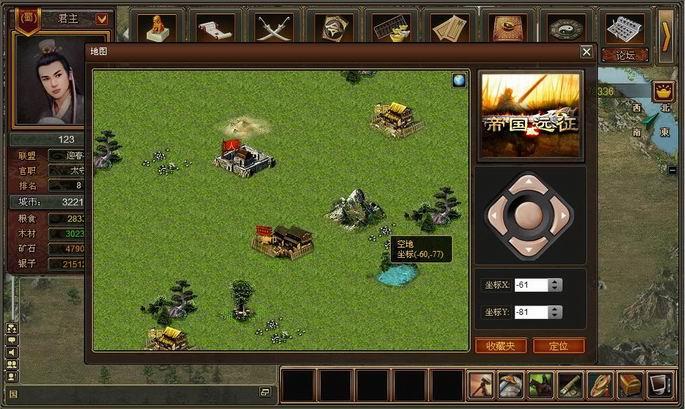
Task: Pan the map with the up arrow
Action: (x=529, y=183)
